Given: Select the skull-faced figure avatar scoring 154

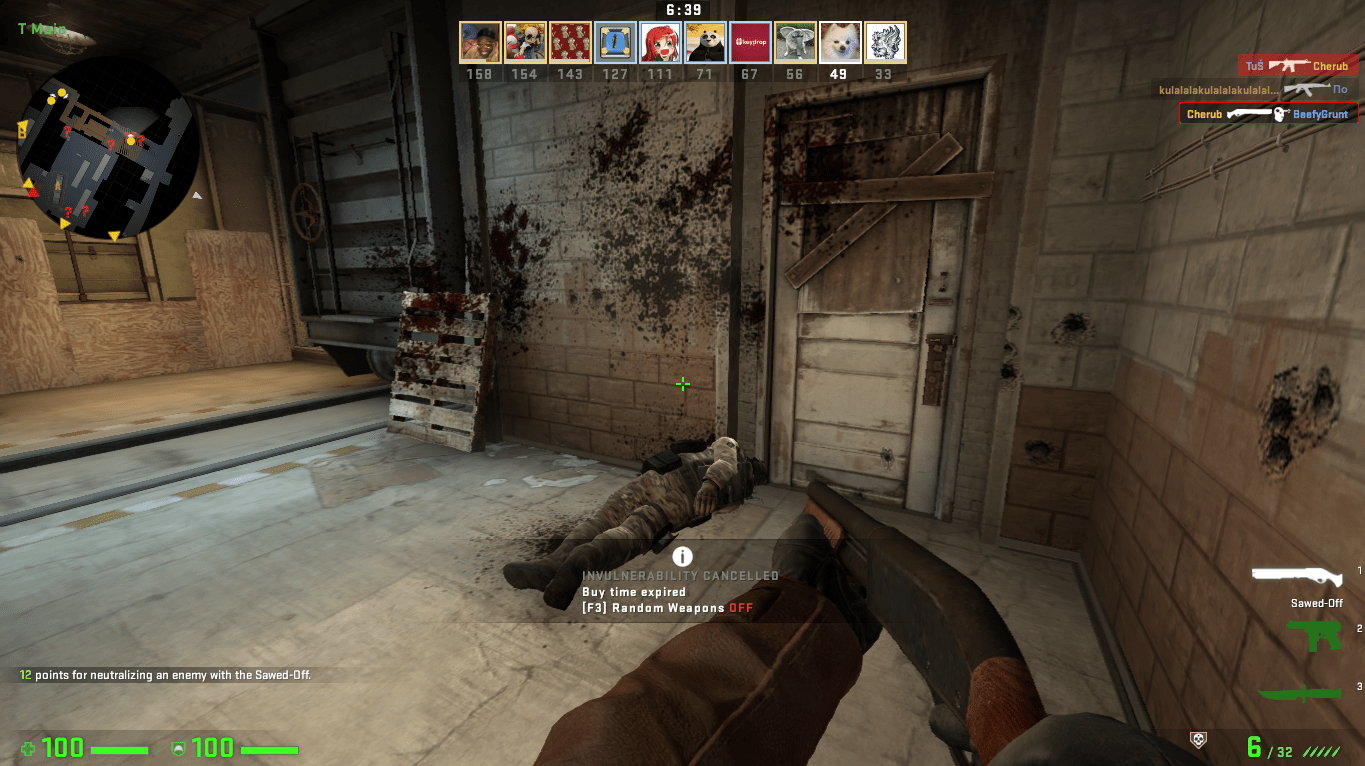Looking at the screenshot, I should 525,43.
